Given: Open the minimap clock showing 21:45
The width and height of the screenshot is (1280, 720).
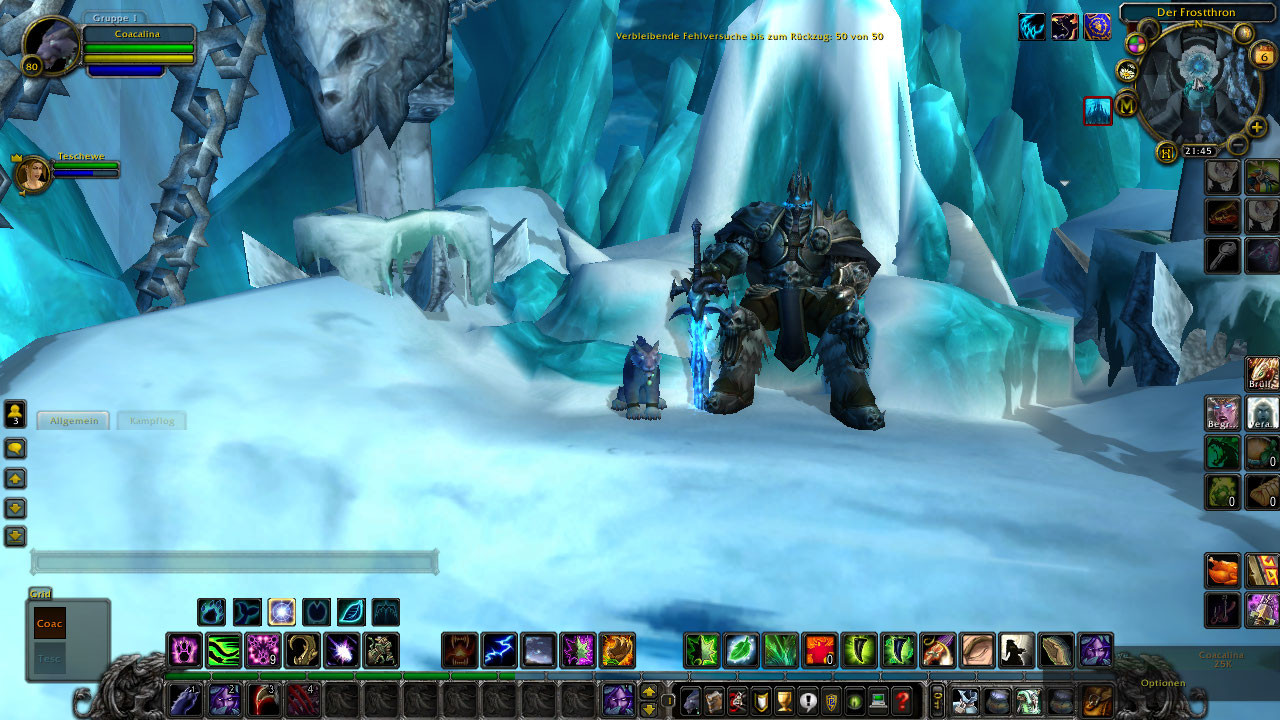Looking at the screenshot, I should (1198, 151).
